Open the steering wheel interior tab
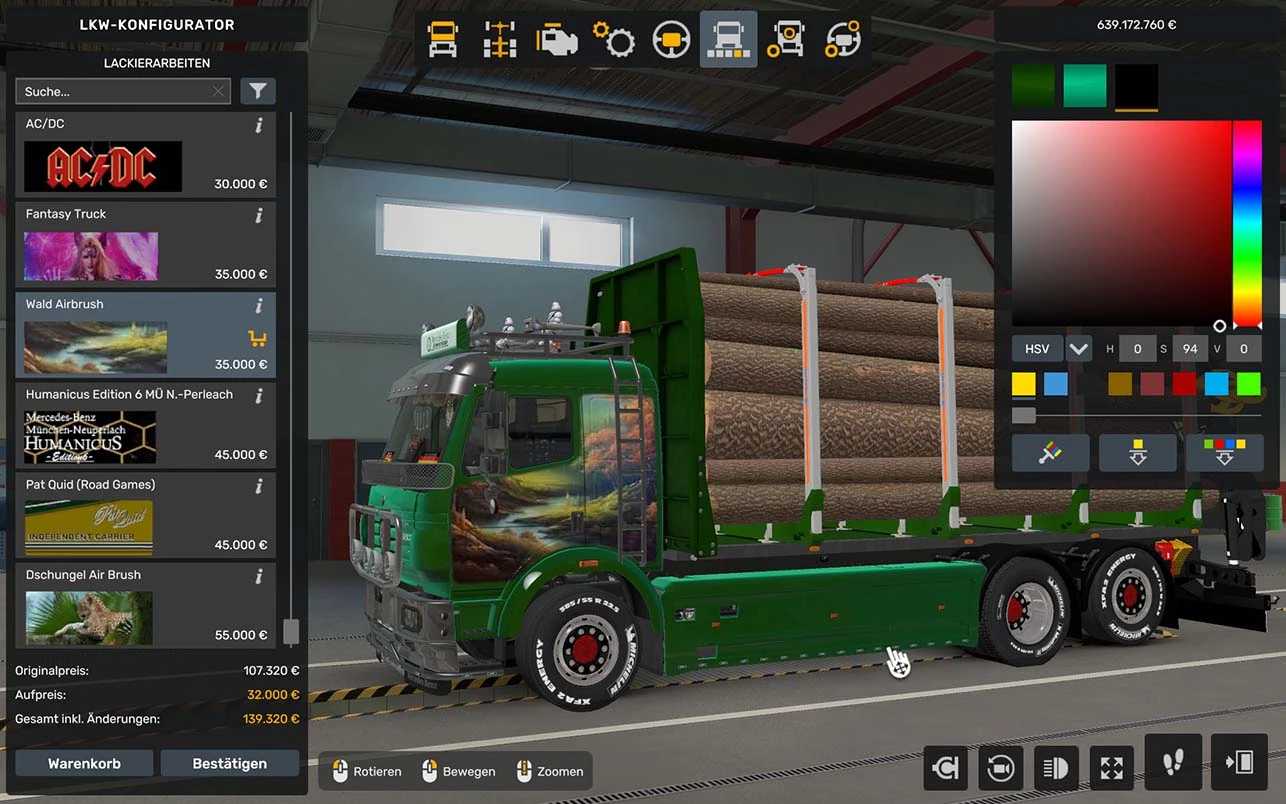This screenshot has width=1286, height=804. (x=671, y=40)
